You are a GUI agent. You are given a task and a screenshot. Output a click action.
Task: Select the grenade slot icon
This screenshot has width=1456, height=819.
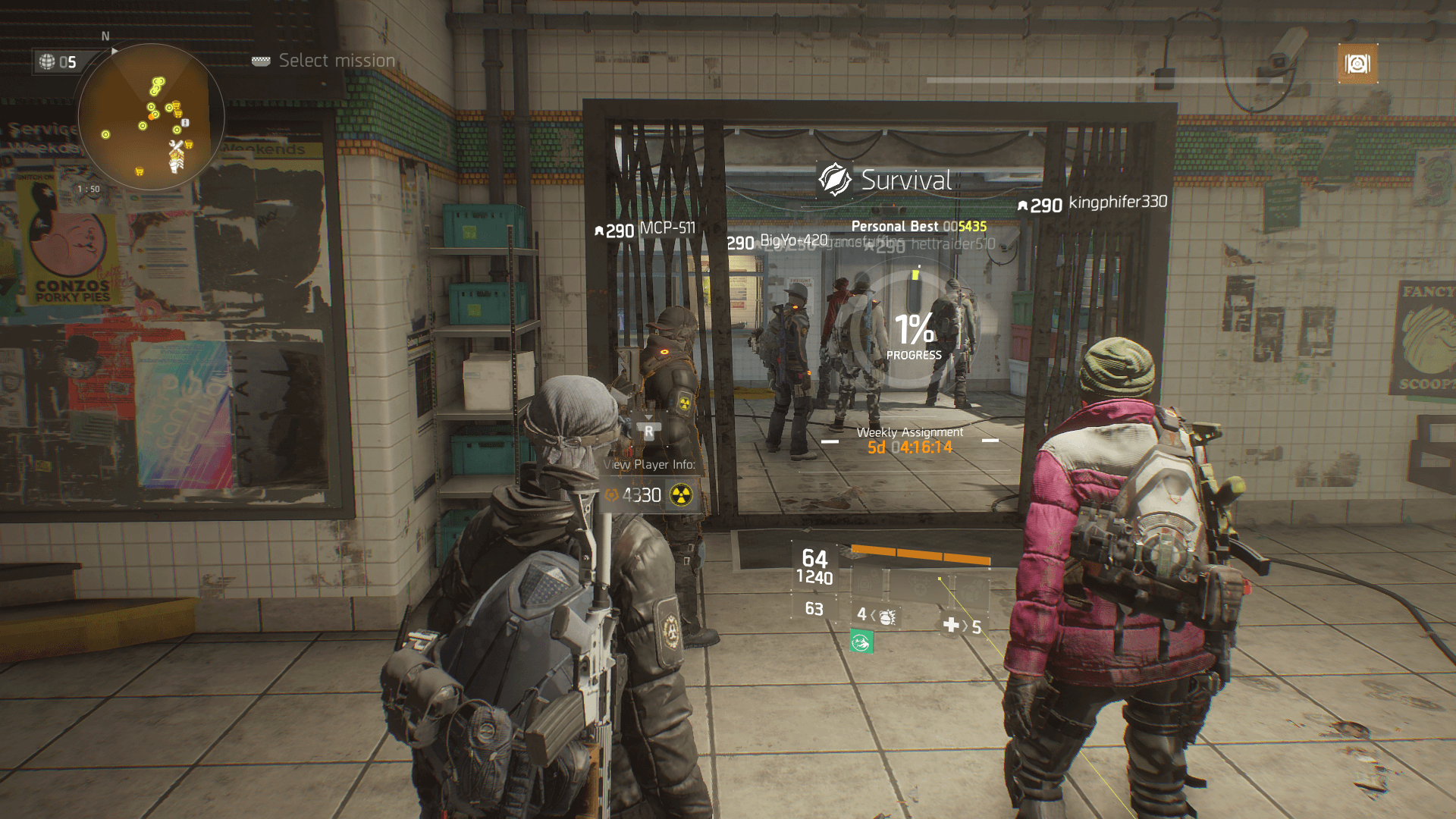(x=889, y=617)
